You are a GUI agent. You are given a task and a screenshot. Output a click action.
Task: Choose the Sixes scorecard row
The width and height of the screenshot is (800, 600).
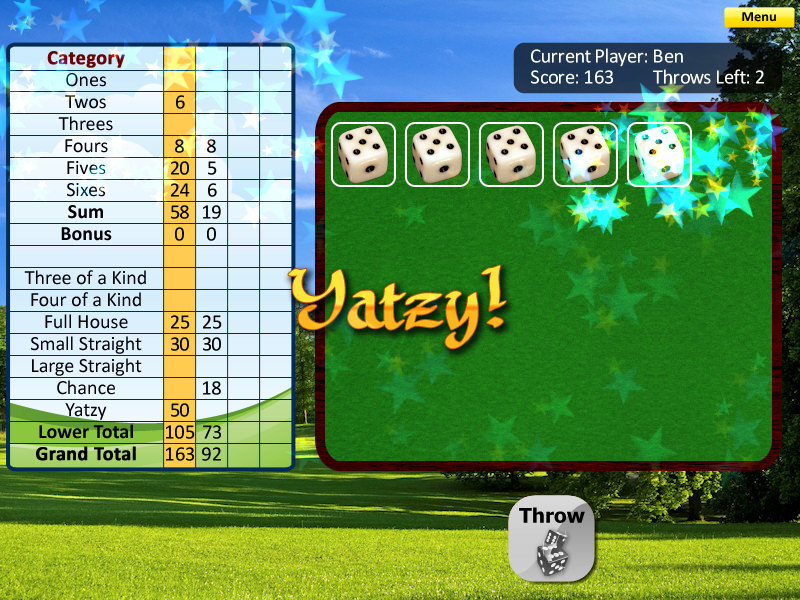(86, 190)
